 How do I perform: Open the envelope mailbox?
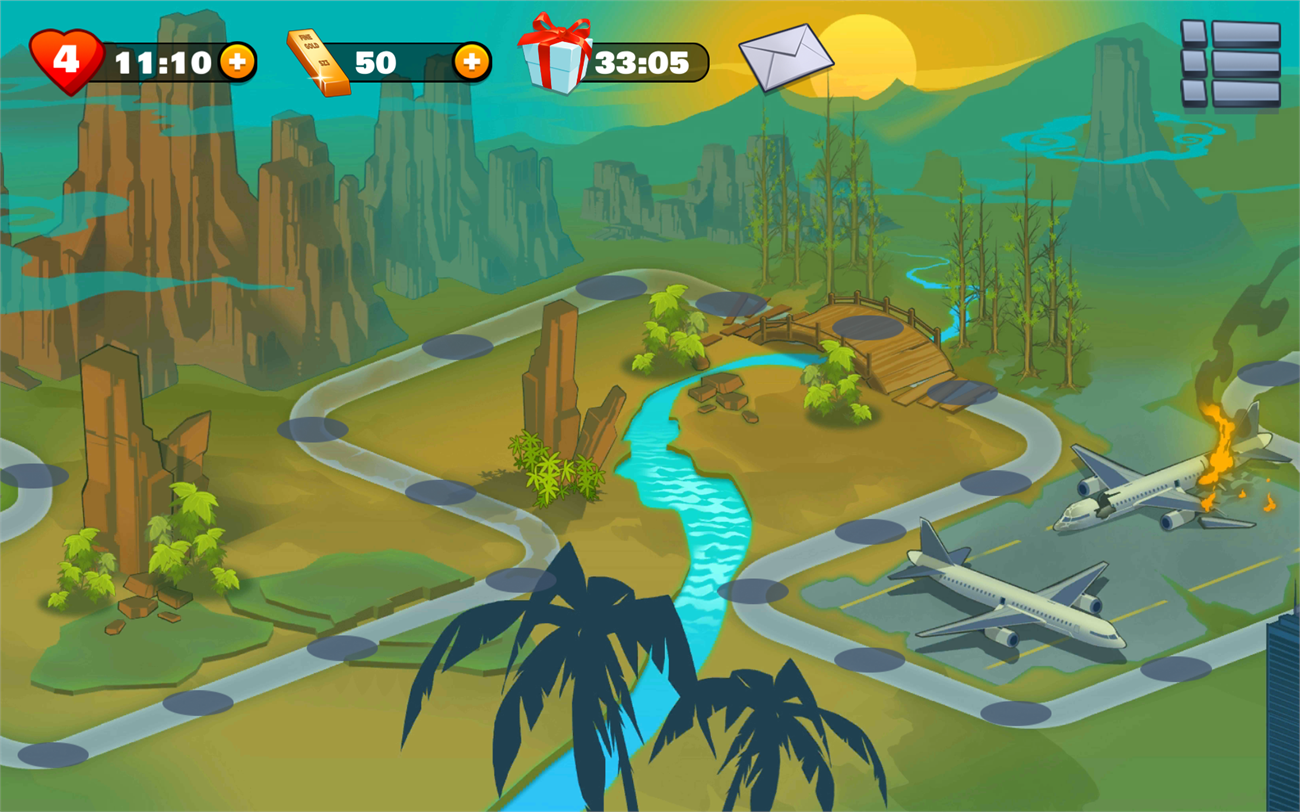(x=786, y=57)
